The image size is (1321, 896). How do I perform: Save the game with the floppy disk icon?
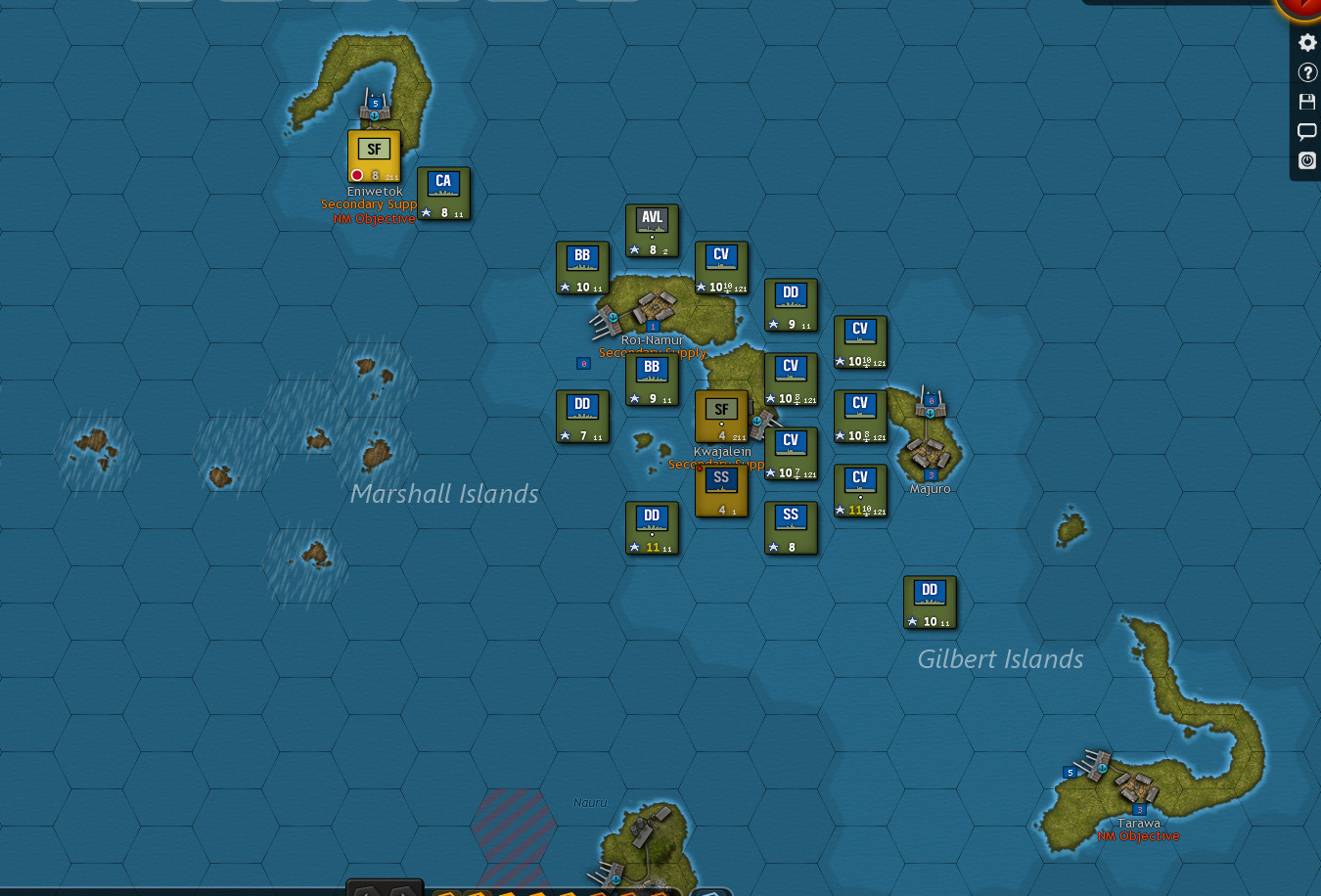(x=1306, y=101)
